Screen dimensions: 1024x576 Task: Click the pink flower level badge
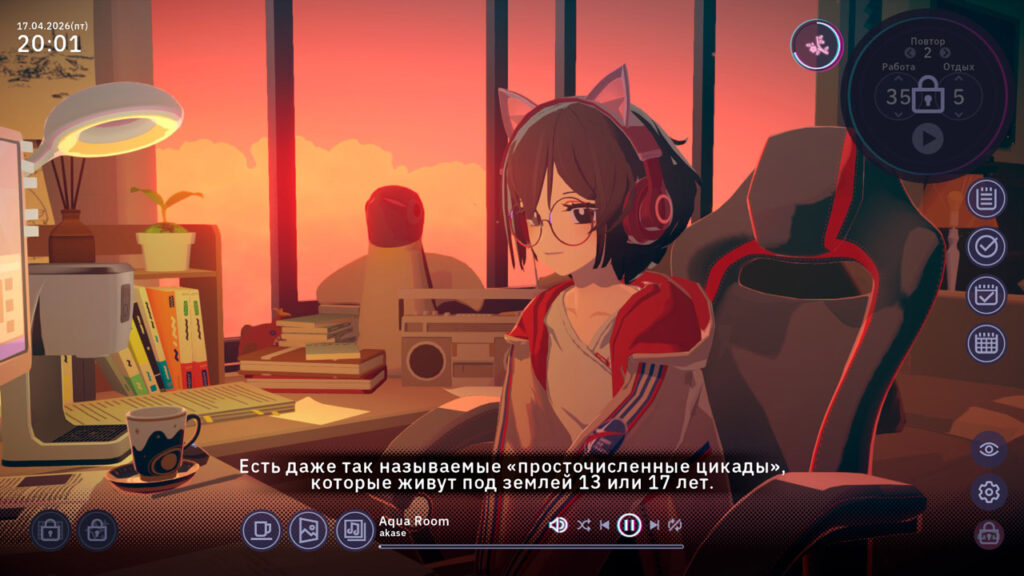pos(816,45)
